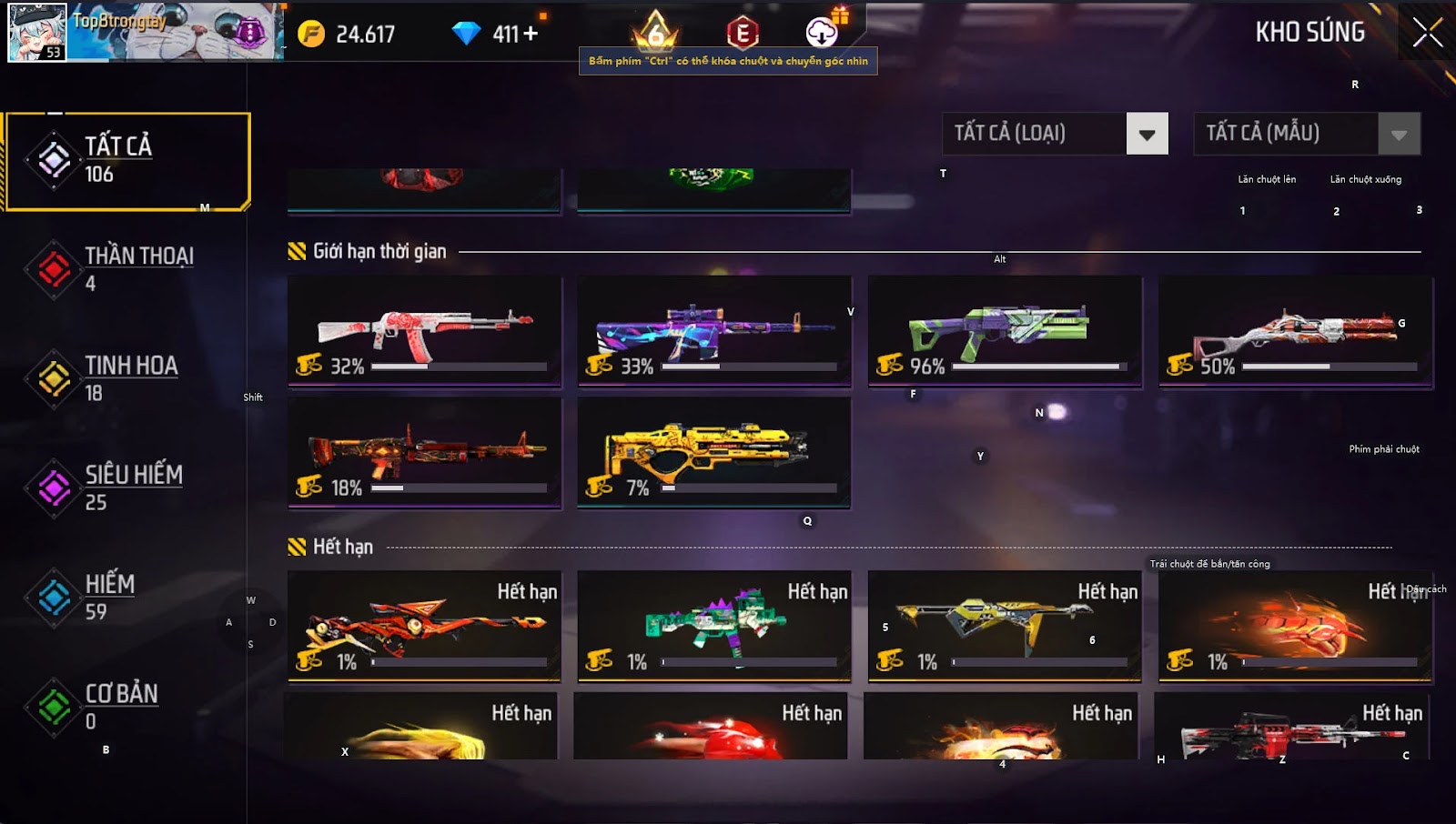The height and width of the screenshot is (824, 1456).
Task: Select the Tất Cả category tab
Action: pos(127,161)
